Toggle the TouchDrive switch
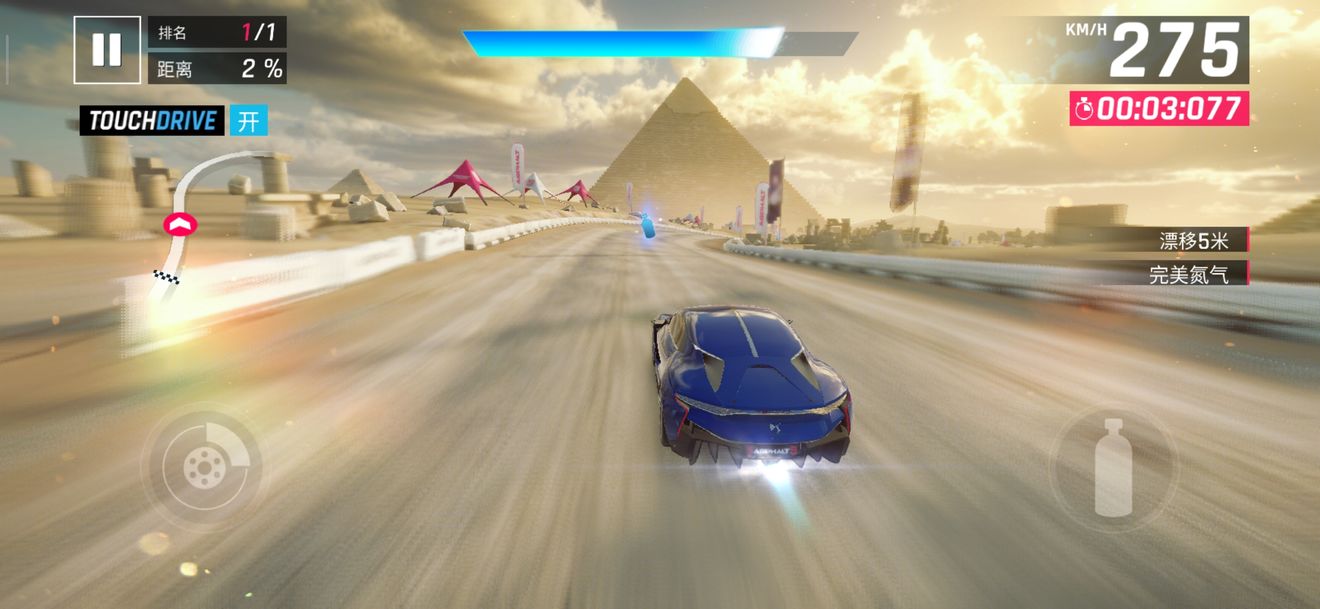 click(x=249, y=121)
